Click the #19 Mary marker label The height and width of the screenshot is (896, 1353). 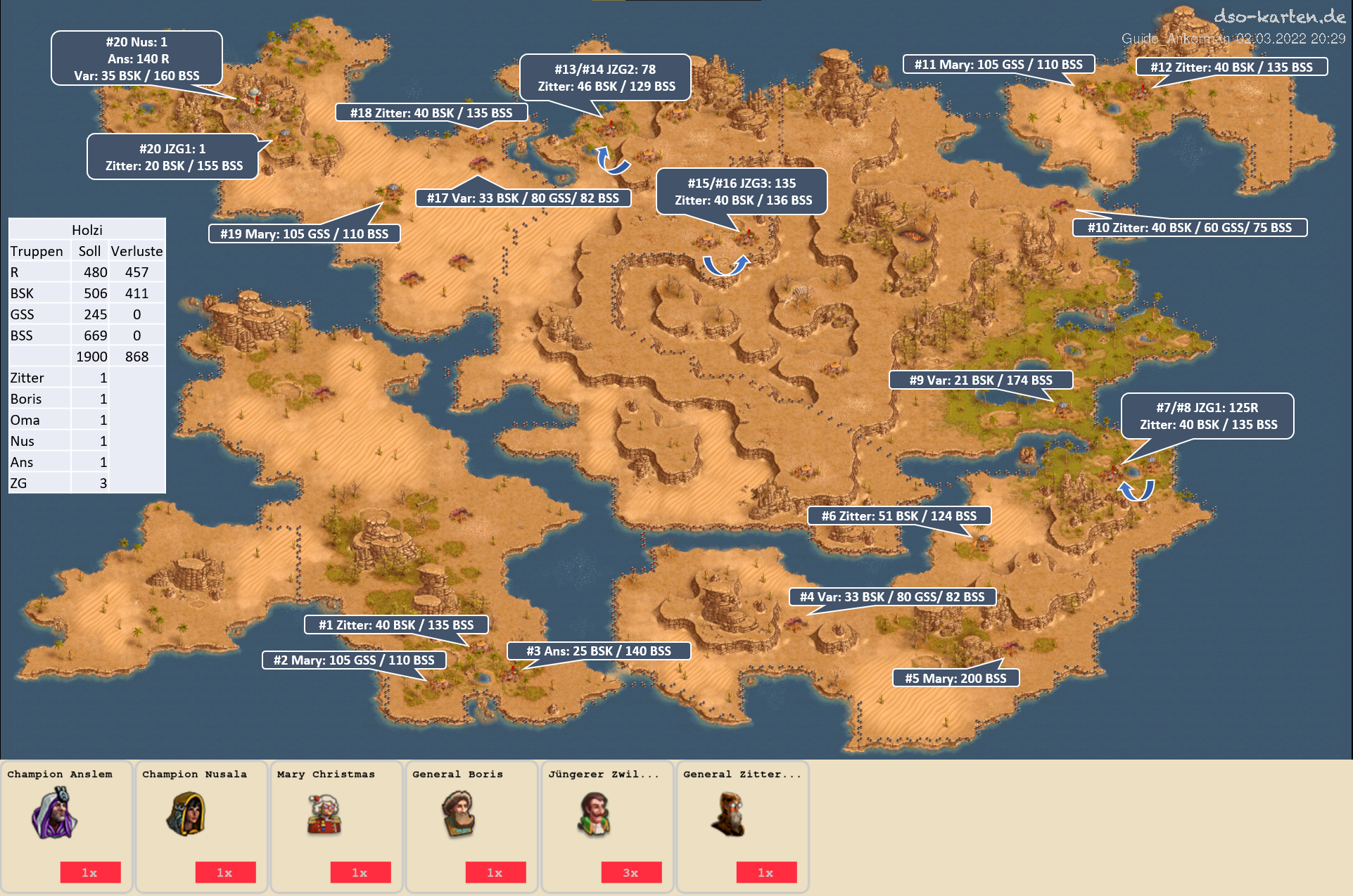[304, 233]
